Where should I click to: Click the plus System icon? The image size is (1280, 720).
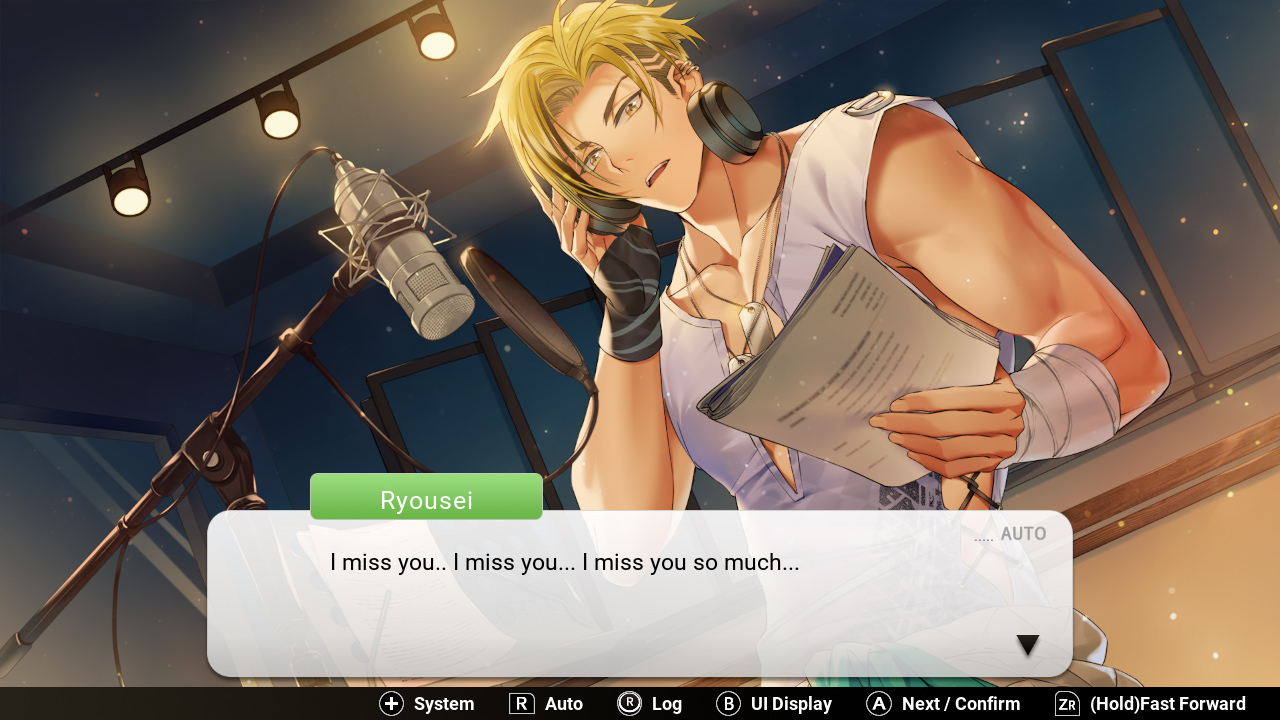tap(390, 703)
